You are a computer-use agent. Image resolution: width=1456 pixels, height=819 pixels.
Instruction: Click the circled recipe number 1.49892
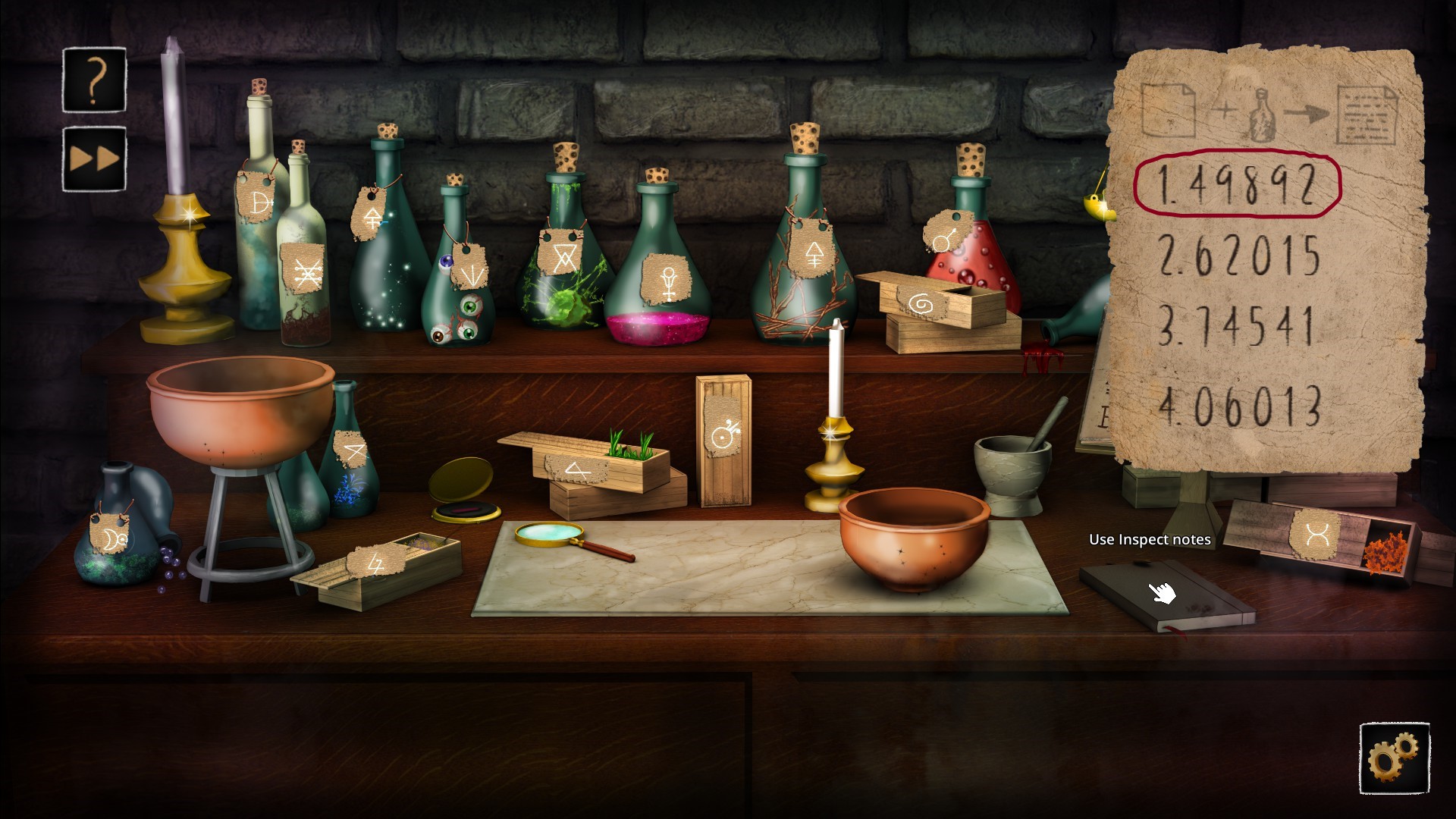click(x=1239, y=186)
